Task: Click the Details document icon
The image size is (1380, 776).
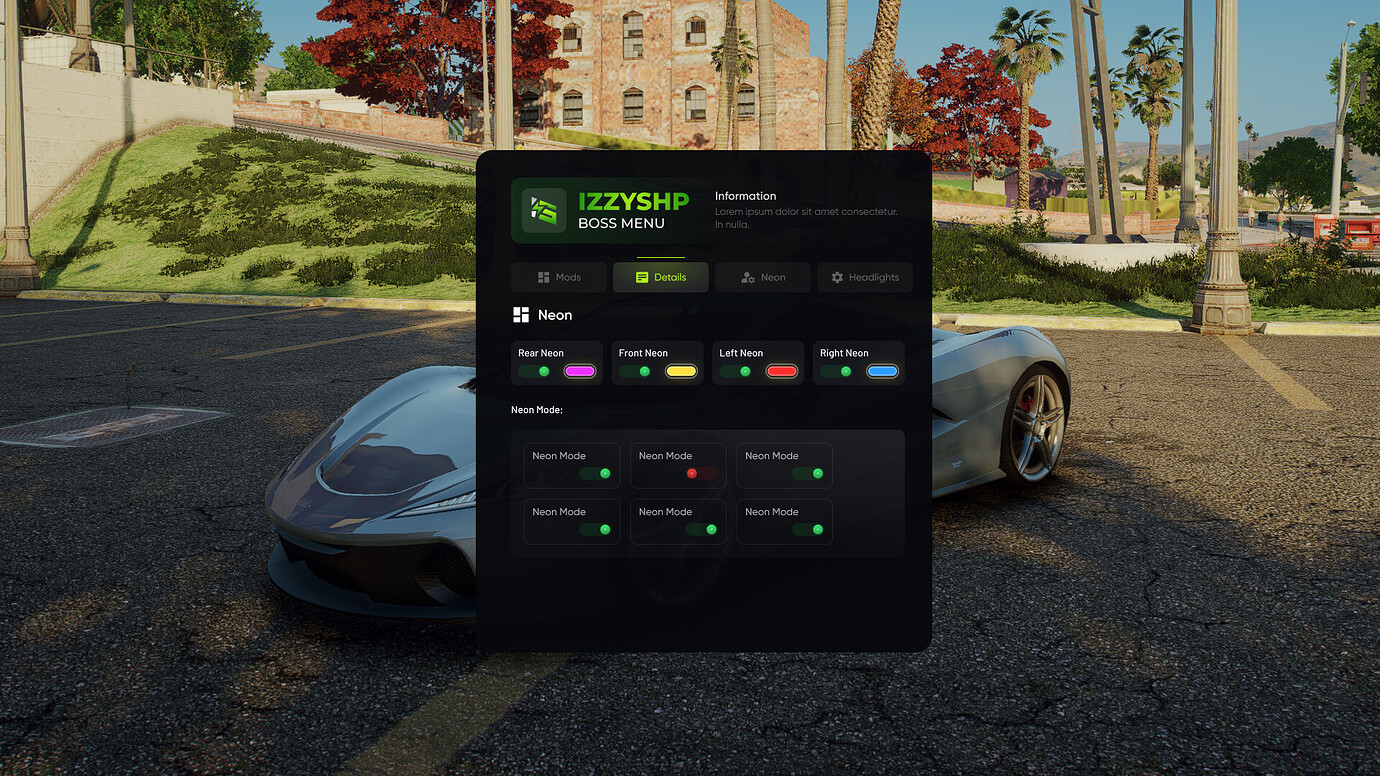Action: coord(641,277)
